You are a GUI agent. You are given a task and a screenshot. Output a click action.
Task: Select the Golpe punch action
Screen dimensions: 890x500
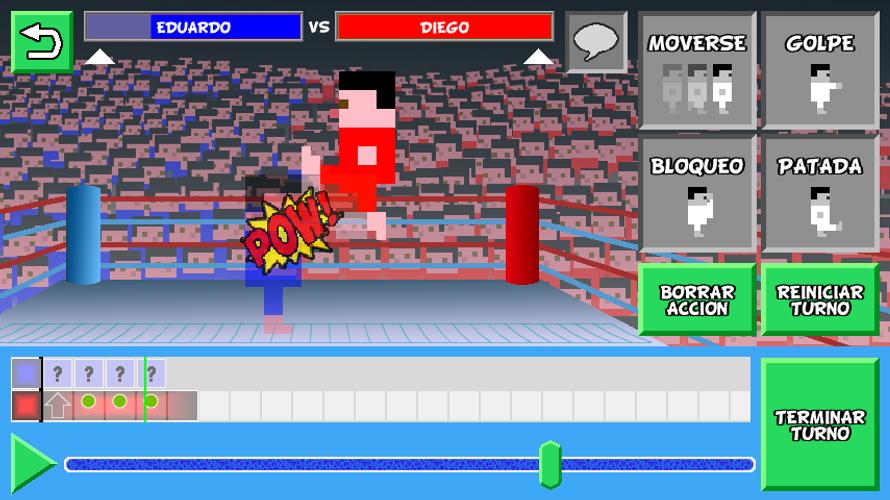point(820,70)
